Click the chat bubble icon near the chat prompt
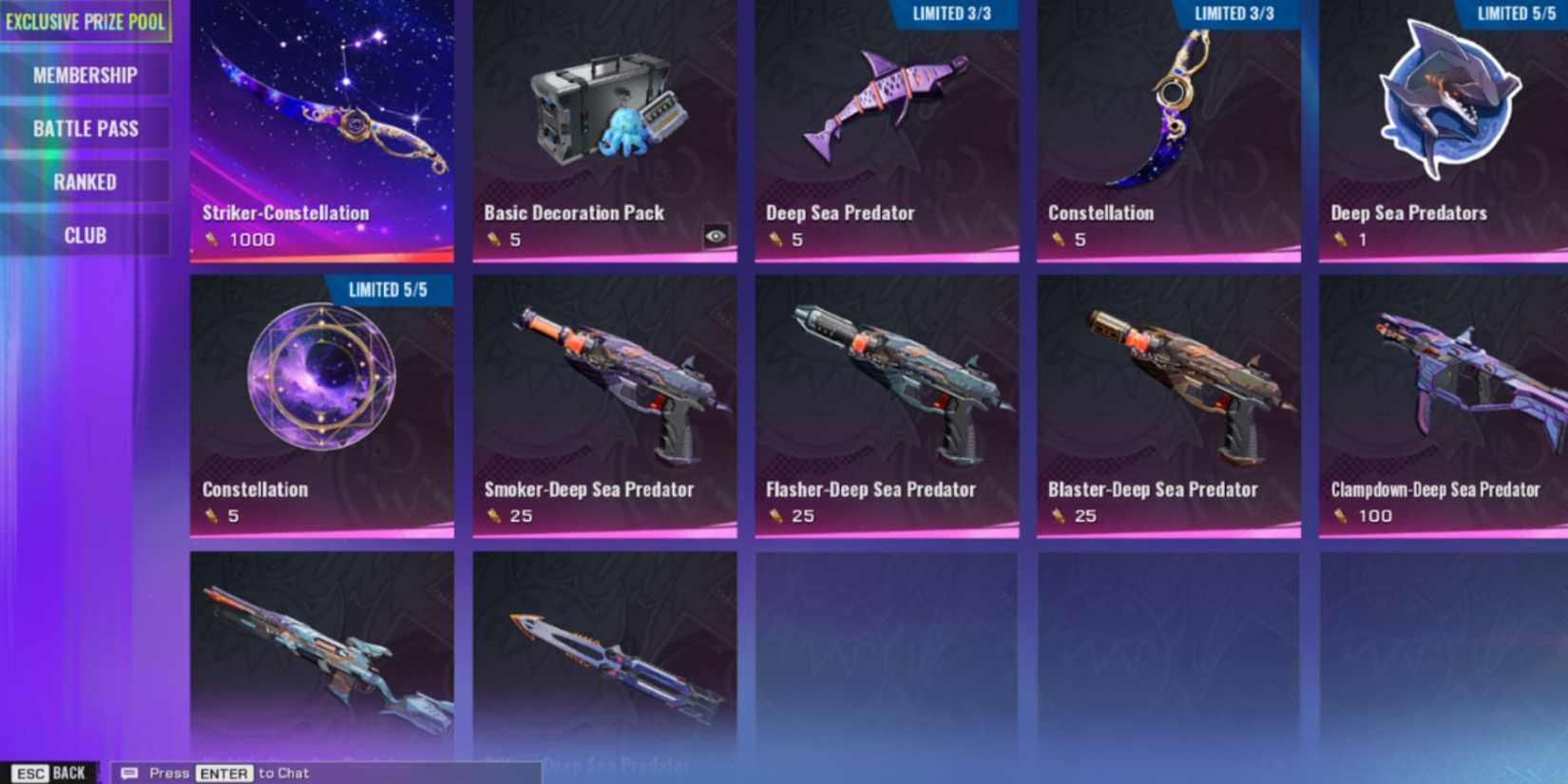This screenshot has height=784, width=1568. [129, 773]
